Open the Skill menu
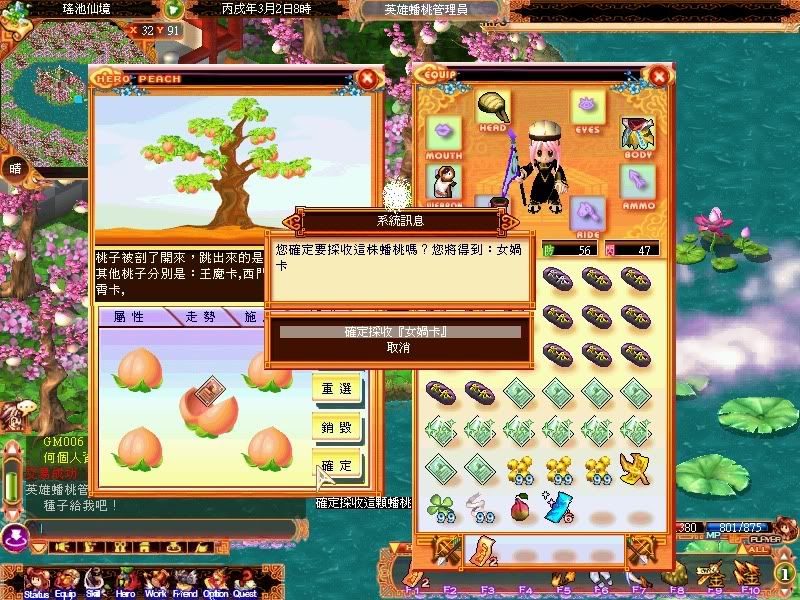The width and height of the screenshot is (800, 600). 96,583
